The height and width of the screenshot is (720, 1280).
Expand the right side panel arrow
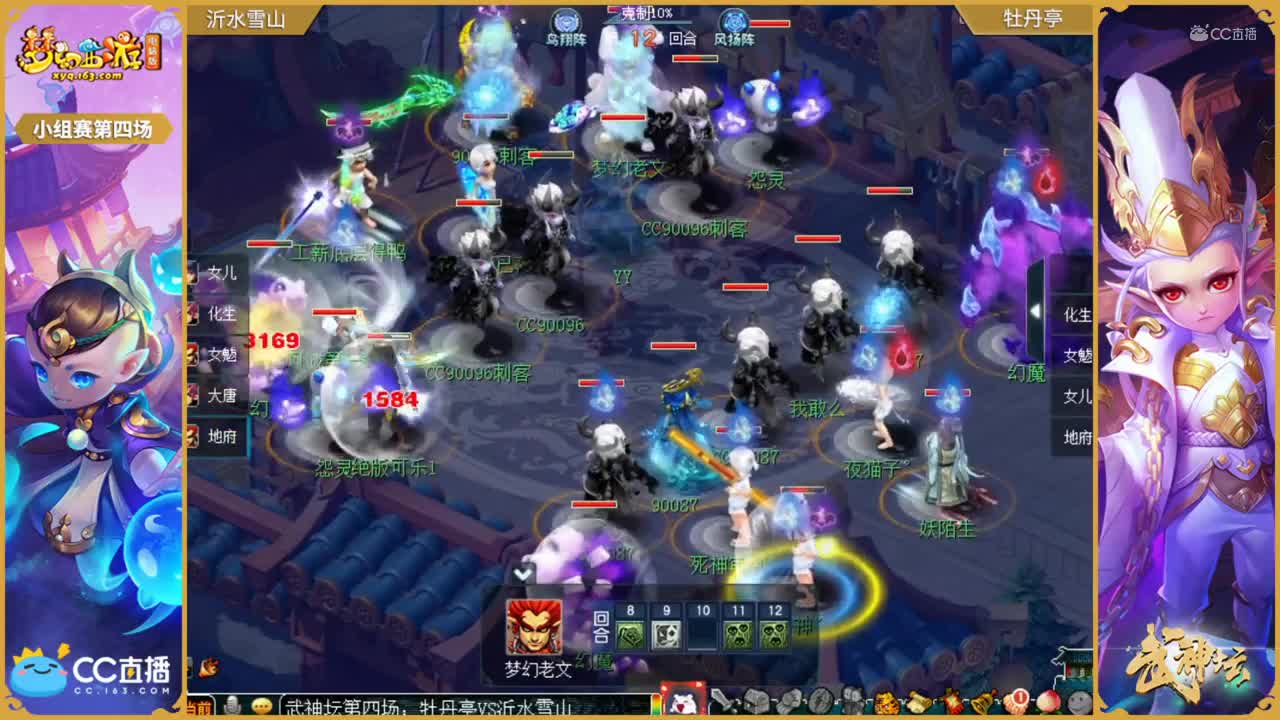pyautogui.click(x=1037, y=312)
